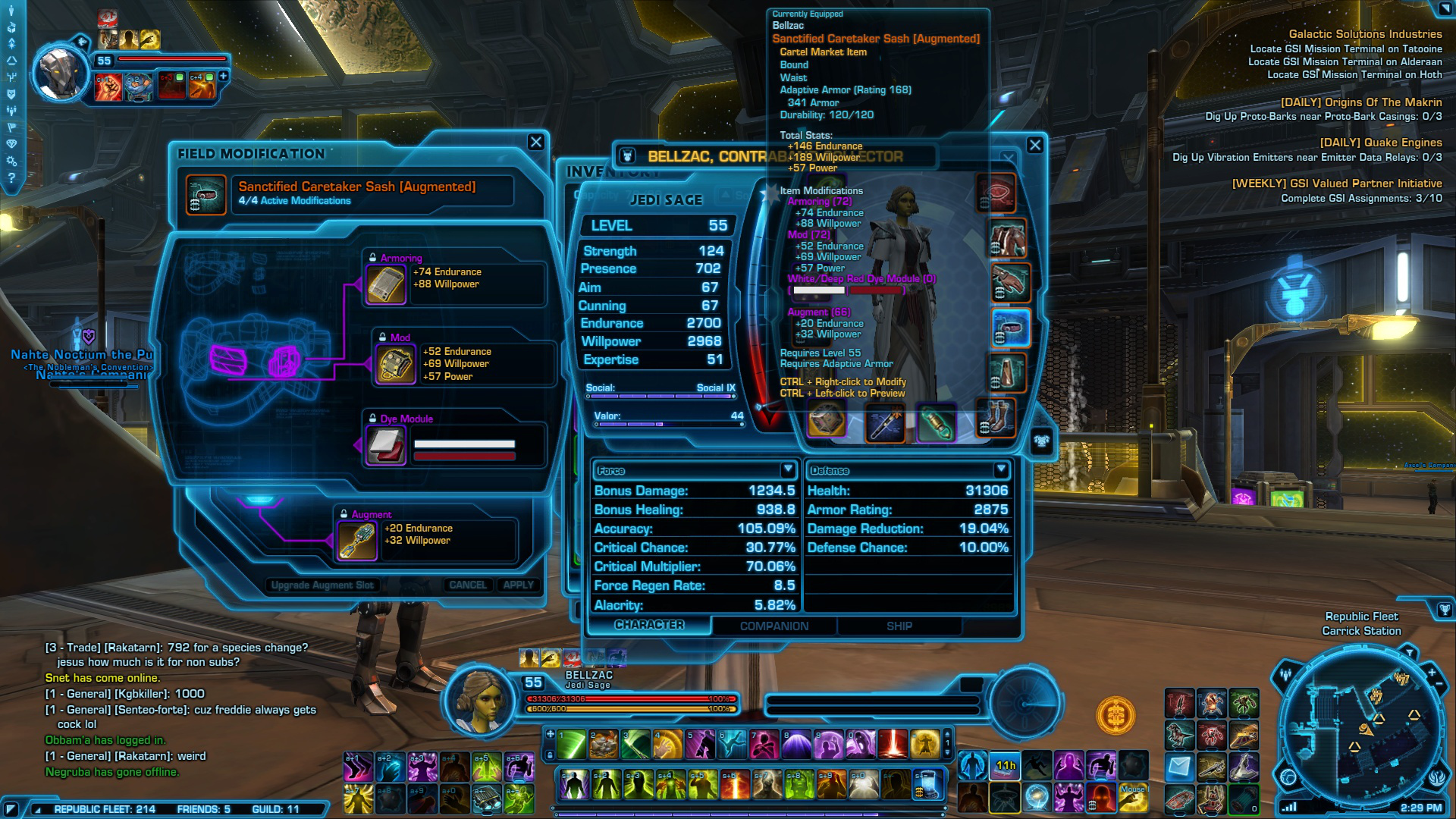Click Bellzac's location on the minimap
The image size is (1456, 819).
tap(1364, 730)
